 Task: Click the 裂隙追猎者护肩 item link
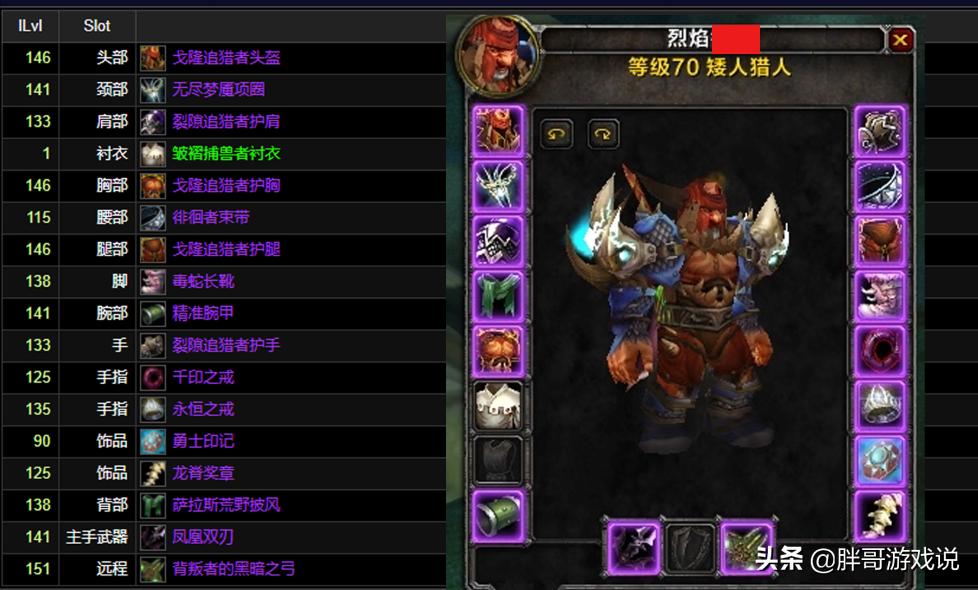pos(226,121)
